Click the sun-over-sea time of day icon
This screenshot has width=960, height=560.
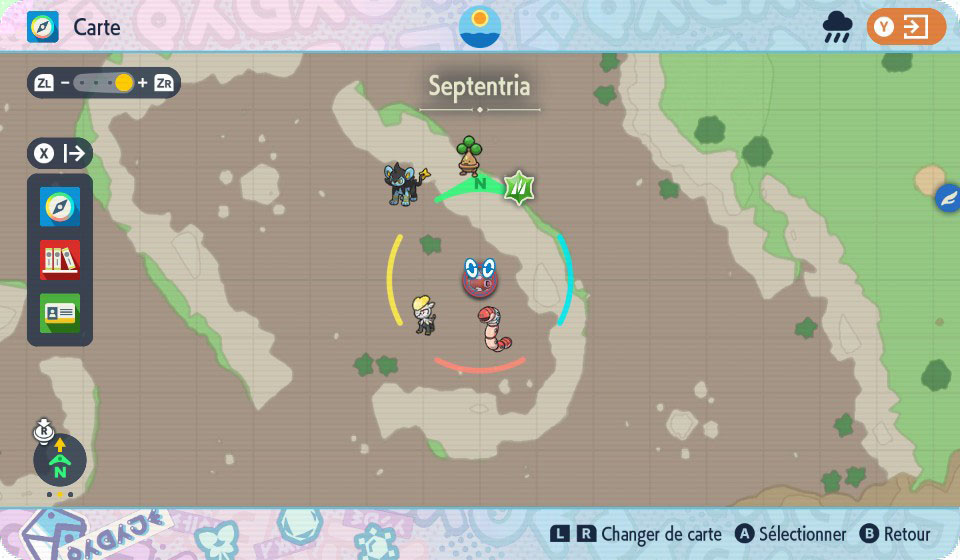(480, 27)
